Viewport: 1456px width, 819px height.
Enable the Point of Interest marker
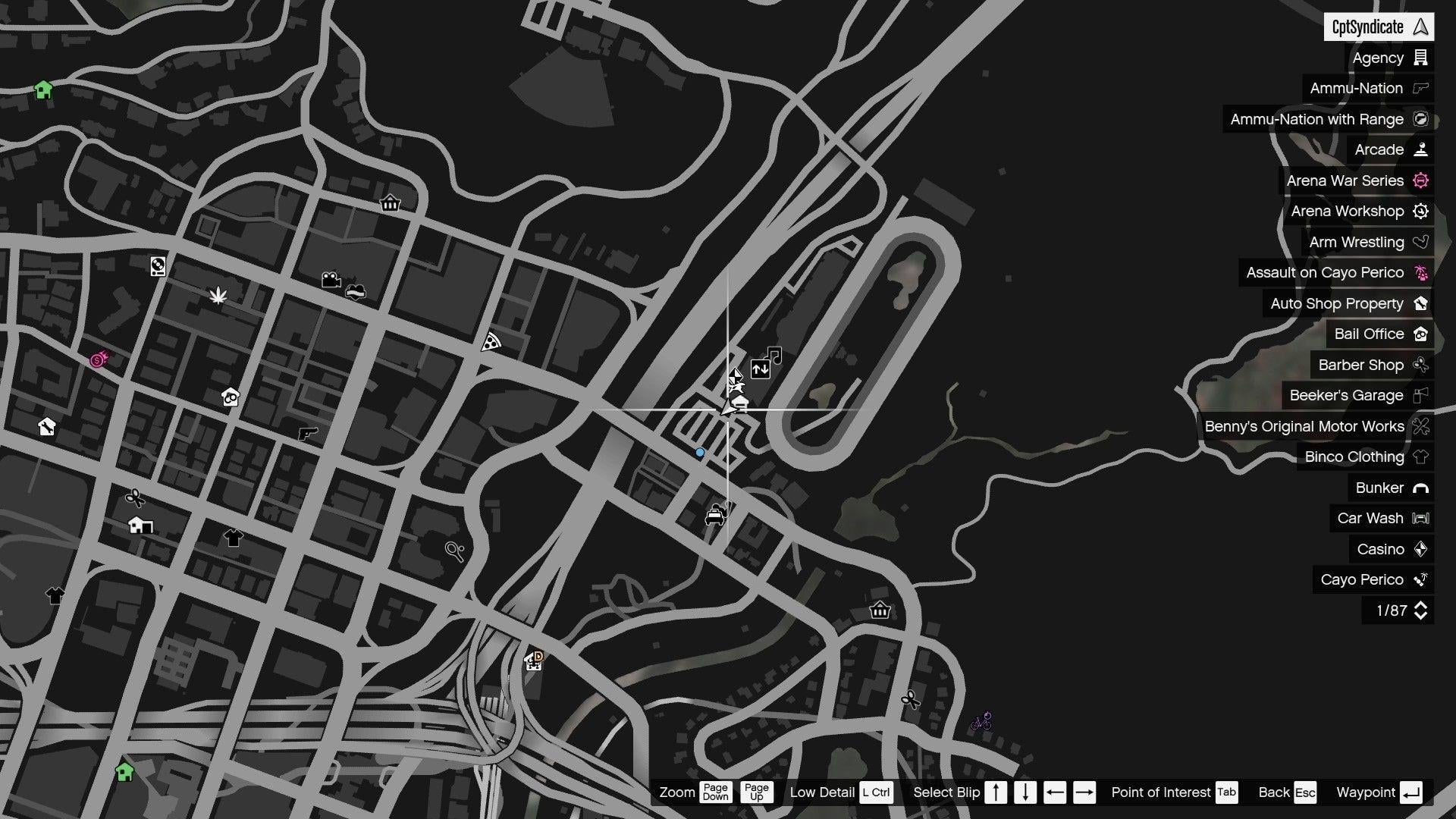(1226, 792)
